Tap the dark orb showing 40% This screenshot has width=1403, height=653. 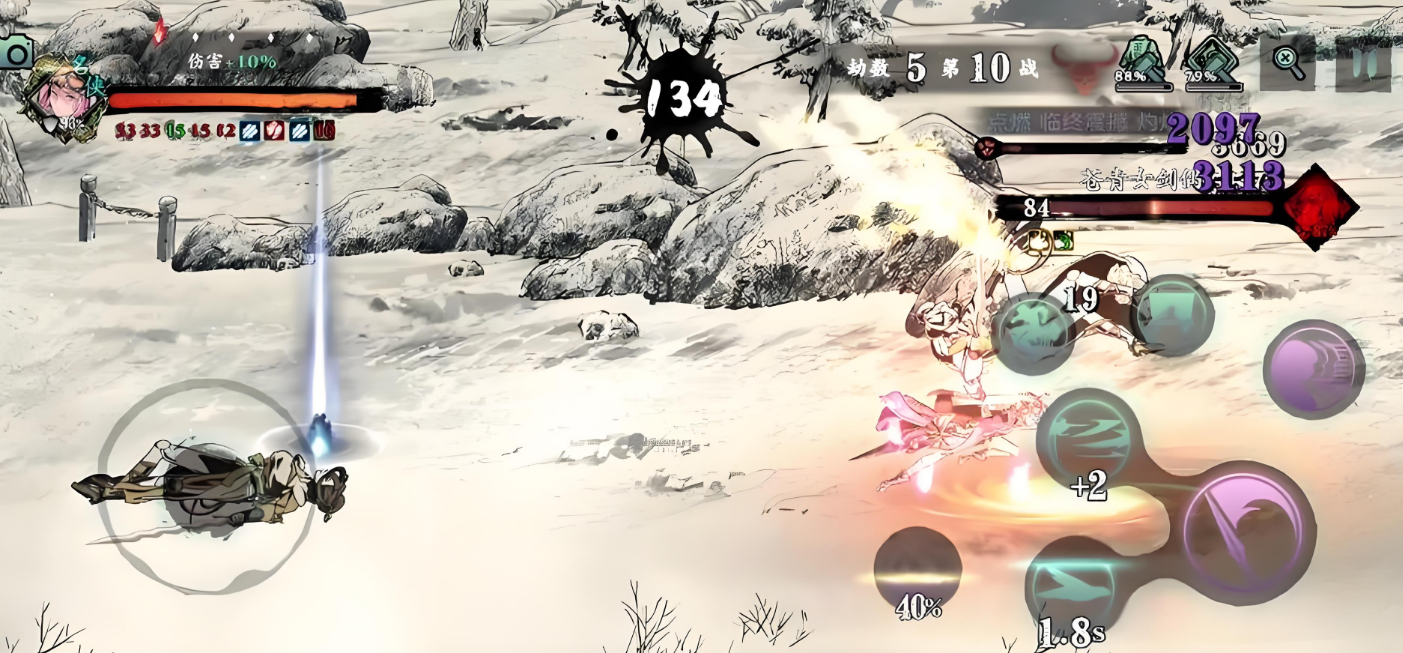(x=917, y=570)
